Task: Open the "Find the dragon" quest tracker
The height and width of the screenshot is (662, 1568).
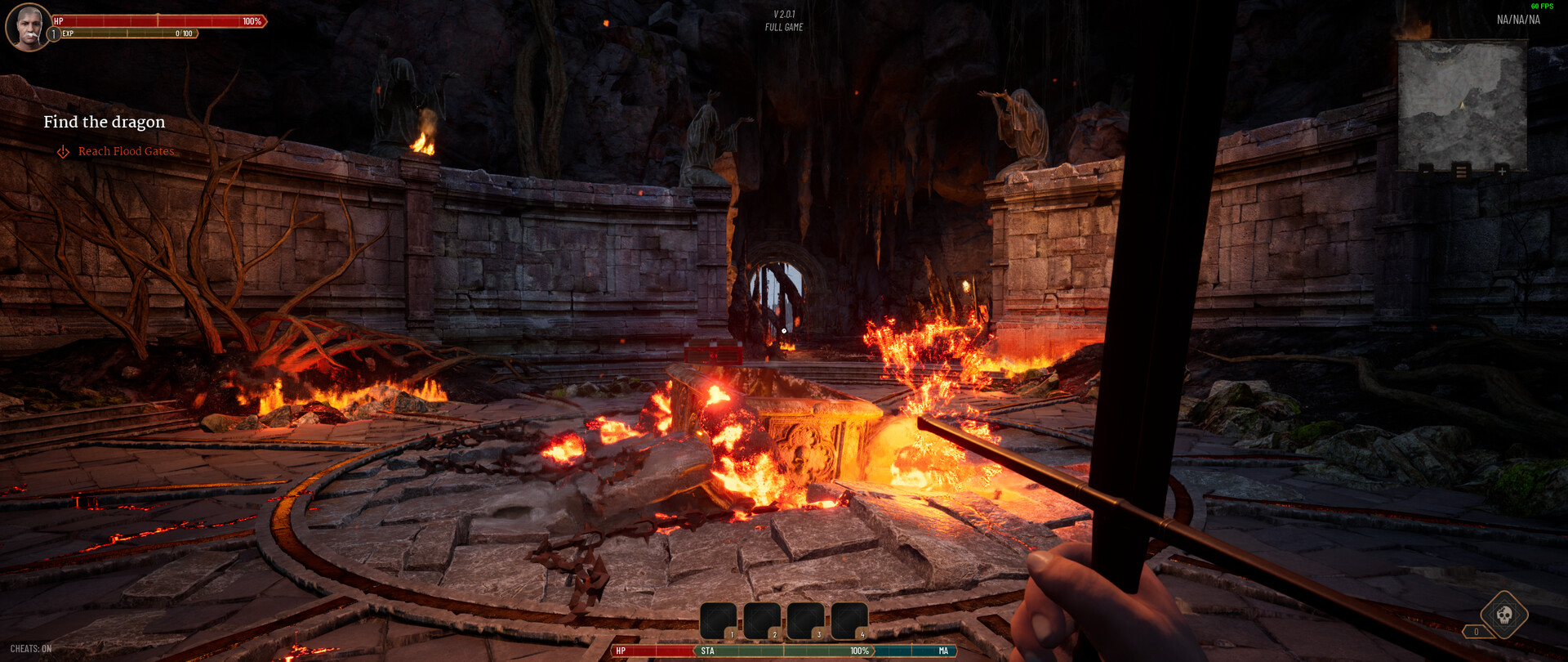Action: pos(105,122)
